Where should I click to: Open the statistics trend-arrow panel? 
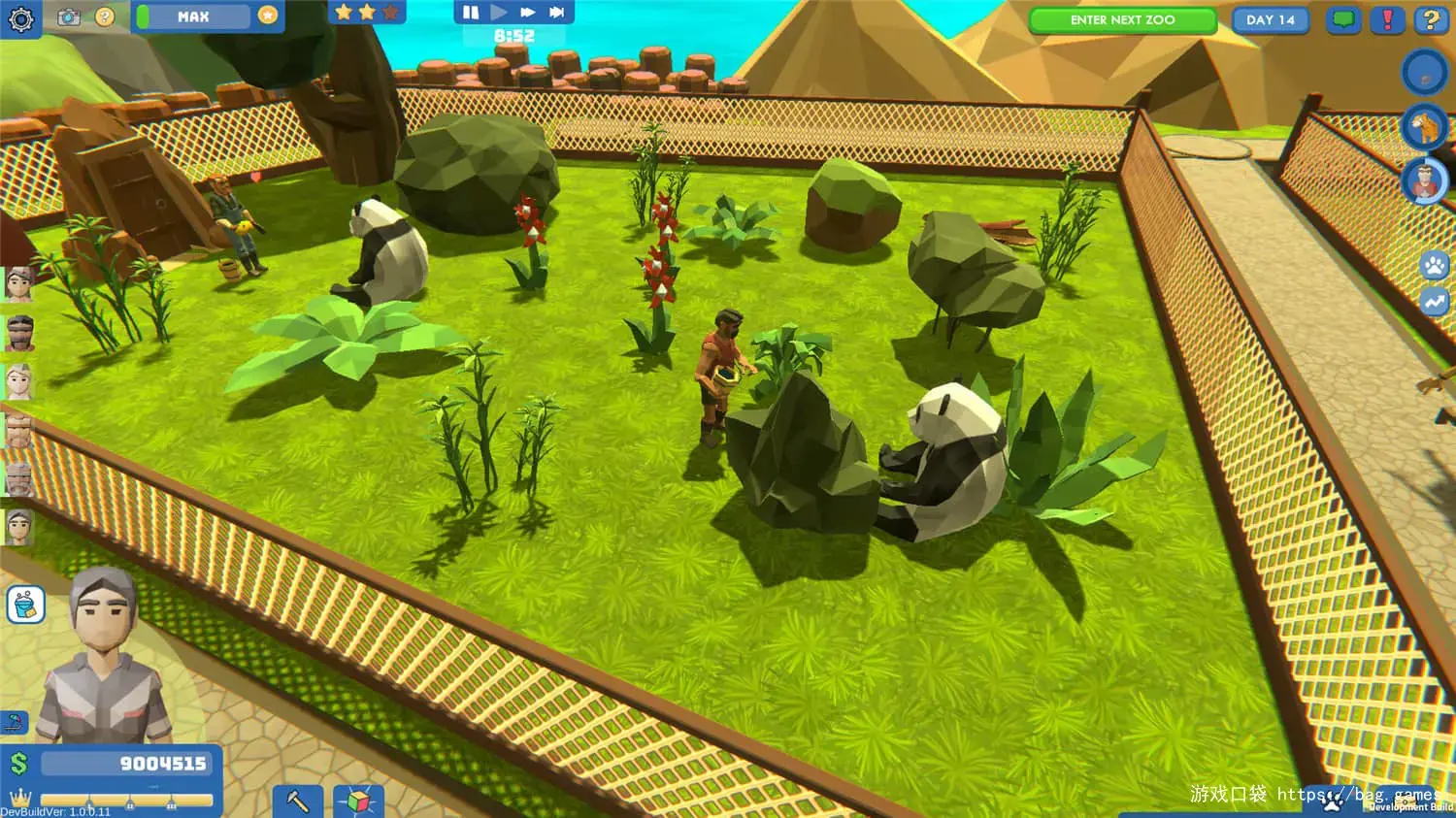click(x=1435, y=301)
